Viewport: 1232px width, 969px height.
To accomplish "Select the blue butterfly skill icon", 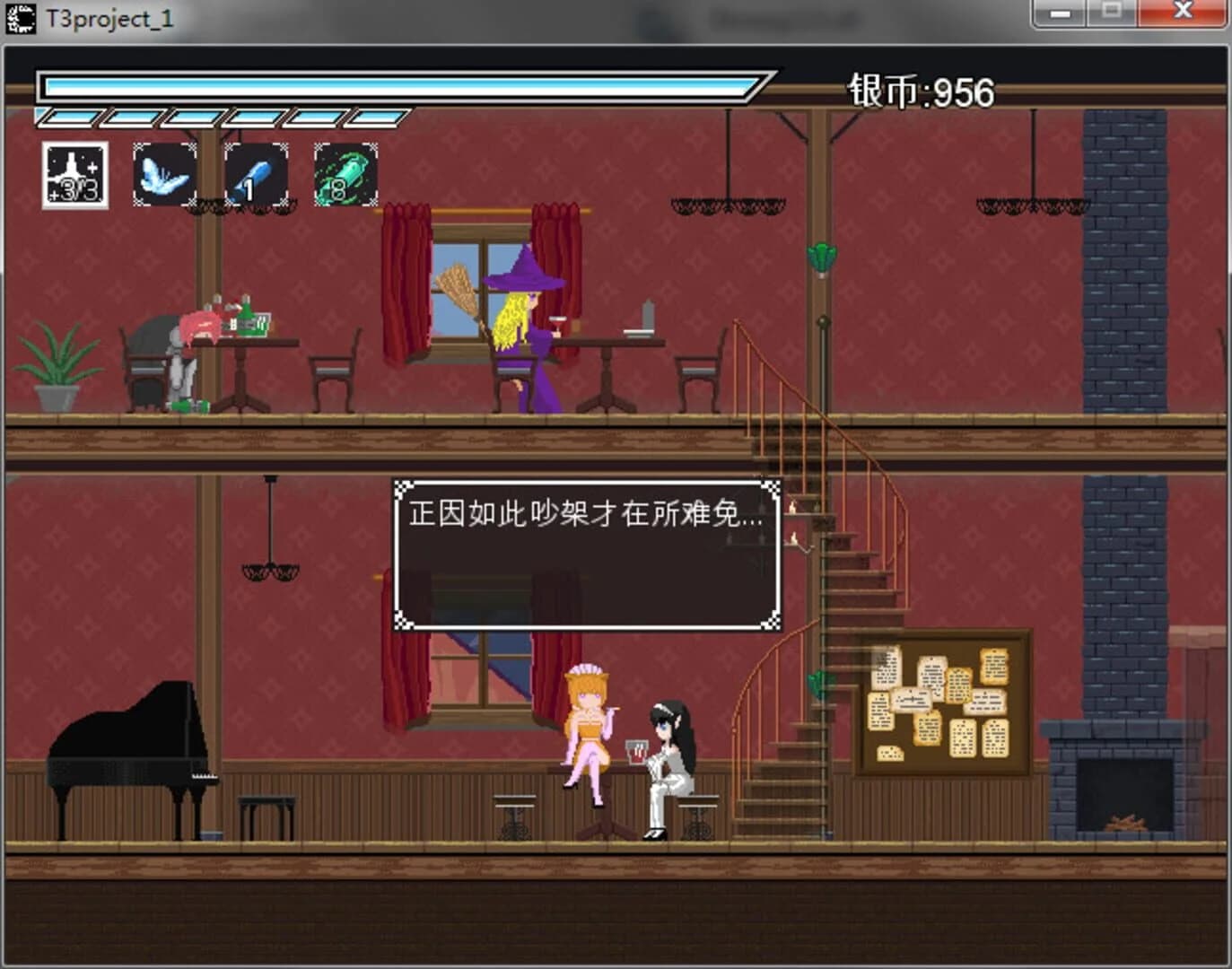I will (x=164, y=173).
